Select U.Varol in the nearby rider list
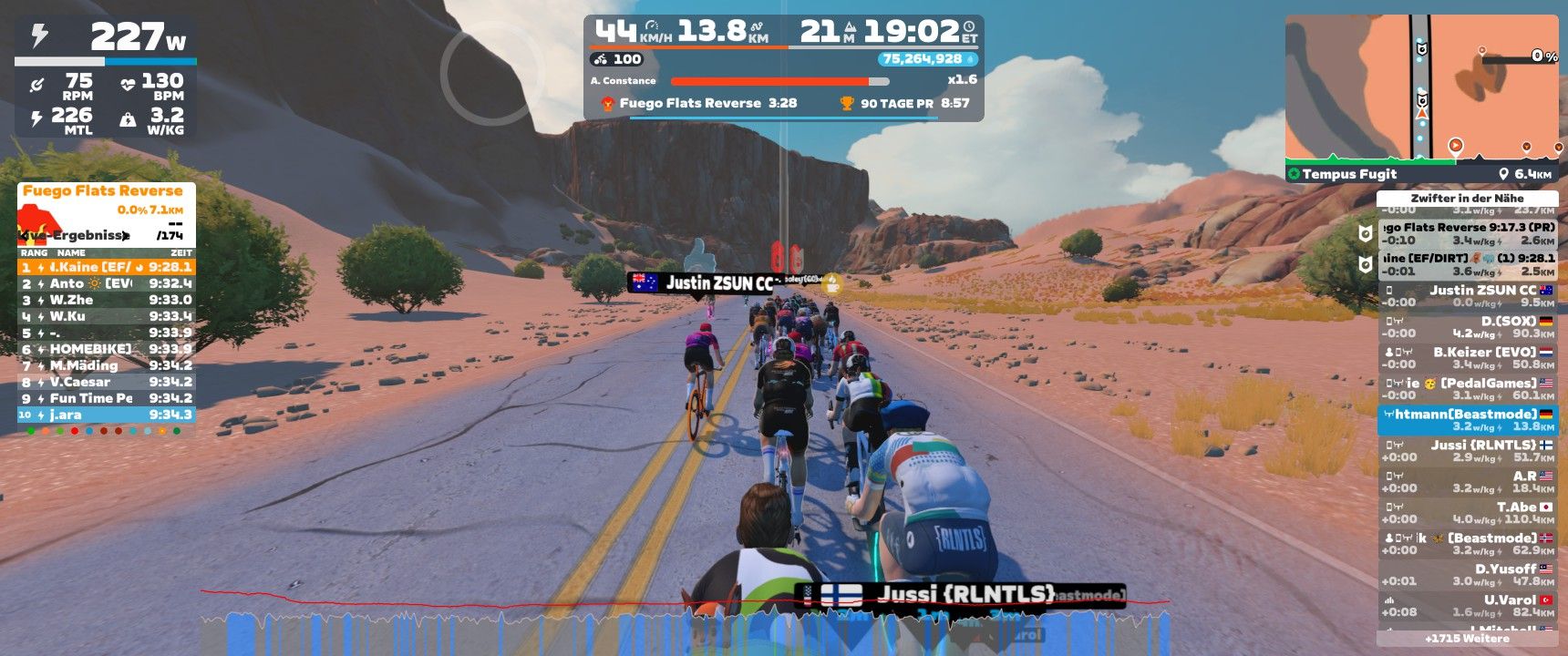Viewport: 1568px width, 656px height. (x=1468, y=606)
